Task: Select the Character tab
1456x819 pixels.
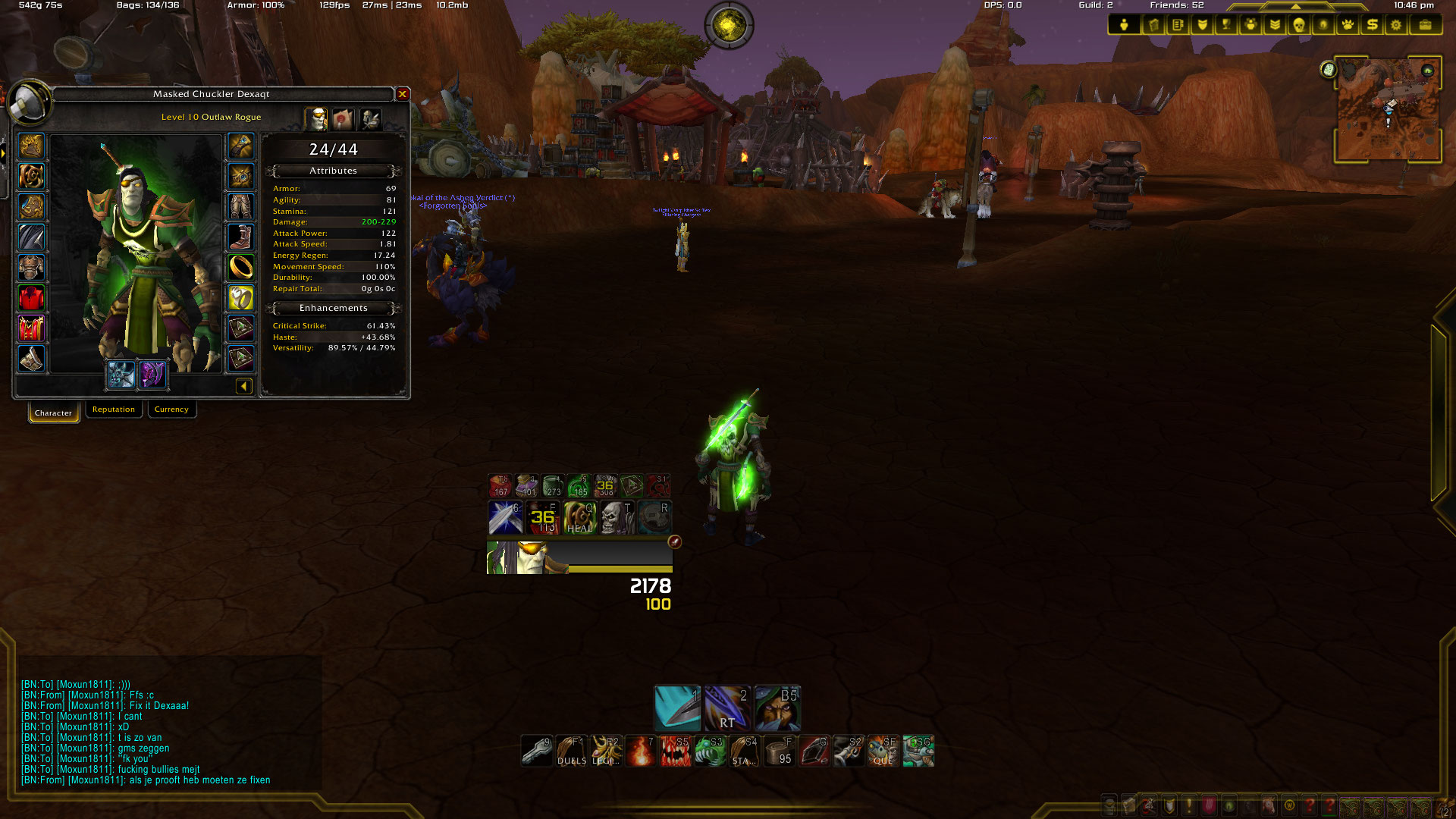Action: (x=53, y=413)
